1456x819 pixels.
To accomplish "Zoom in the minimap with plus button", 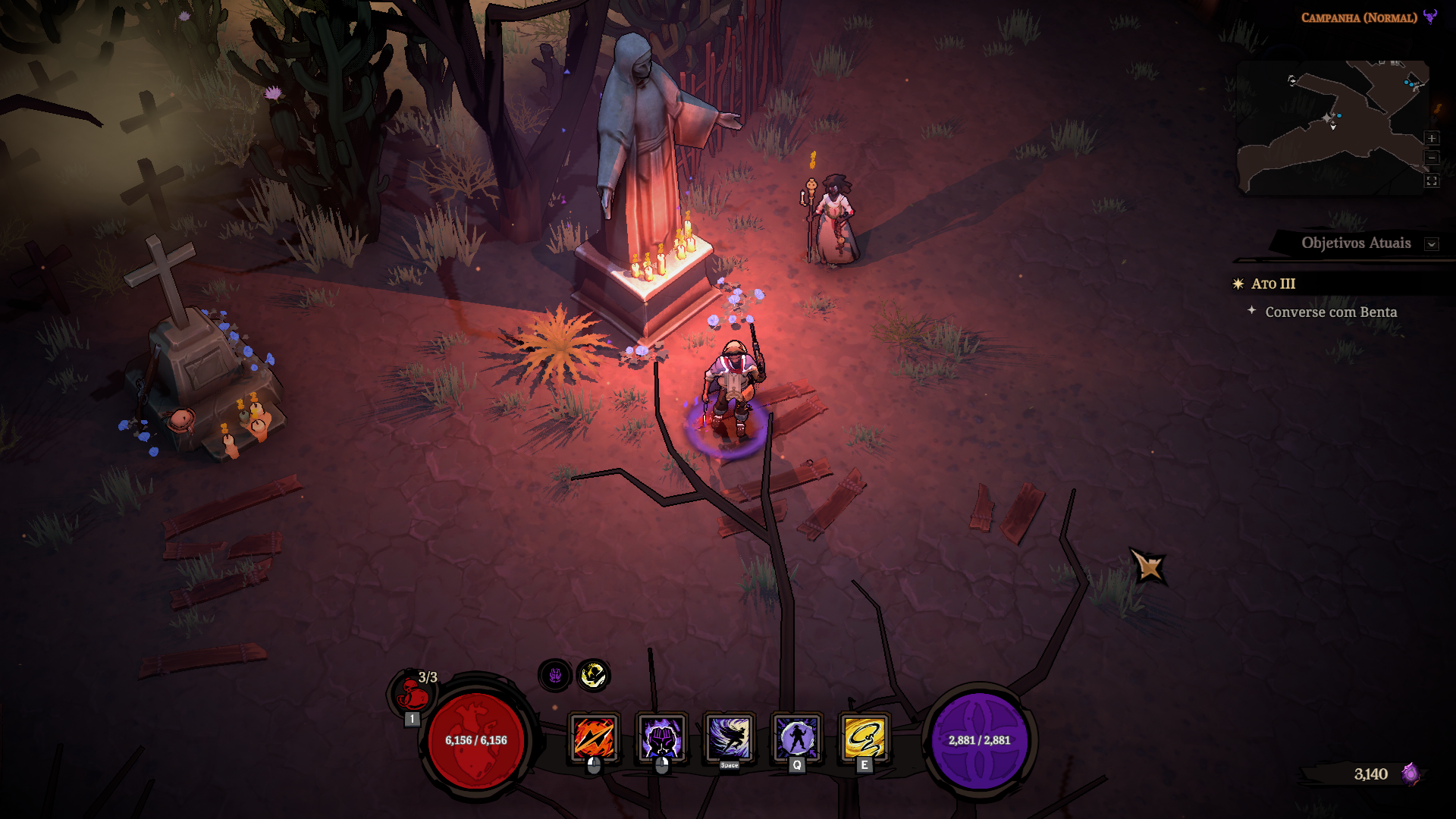I will (x=1432, y=138).
